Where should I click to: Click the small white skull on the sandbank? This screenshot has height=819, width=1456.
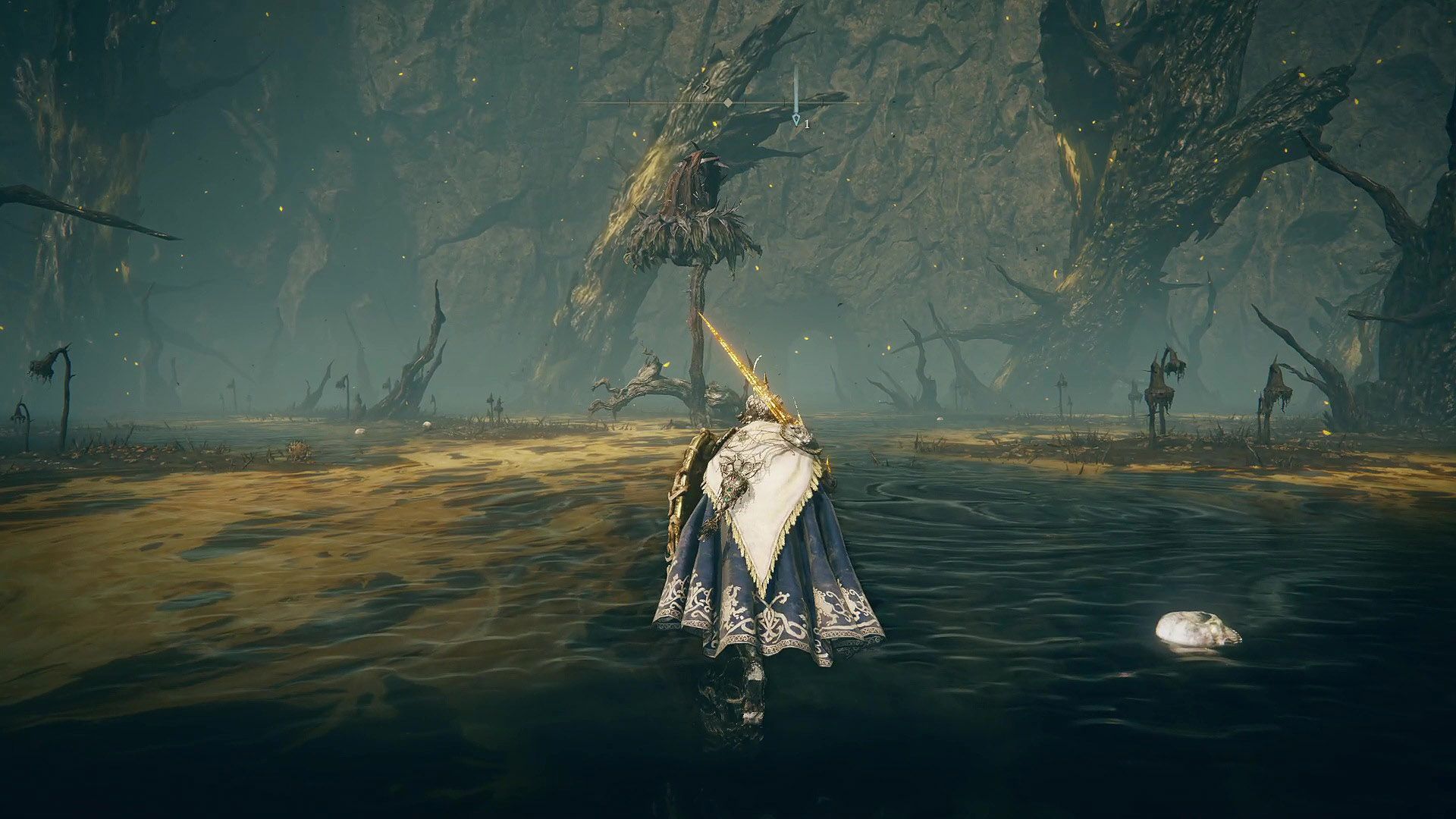[427, 426]
